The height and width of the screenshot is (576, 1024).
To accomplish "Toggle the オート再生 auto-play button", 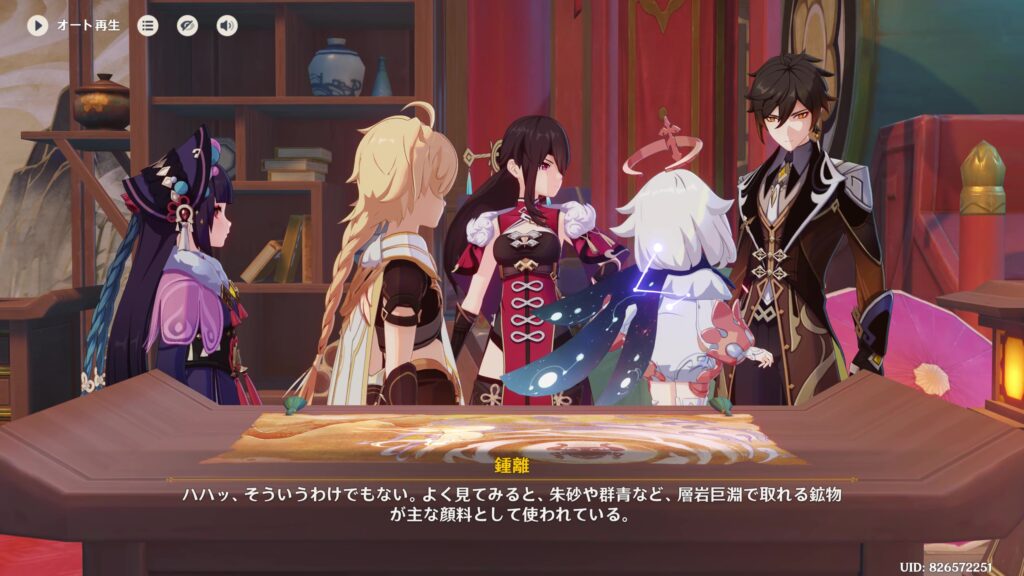I will pyautogui.click(x=38, y=25).
